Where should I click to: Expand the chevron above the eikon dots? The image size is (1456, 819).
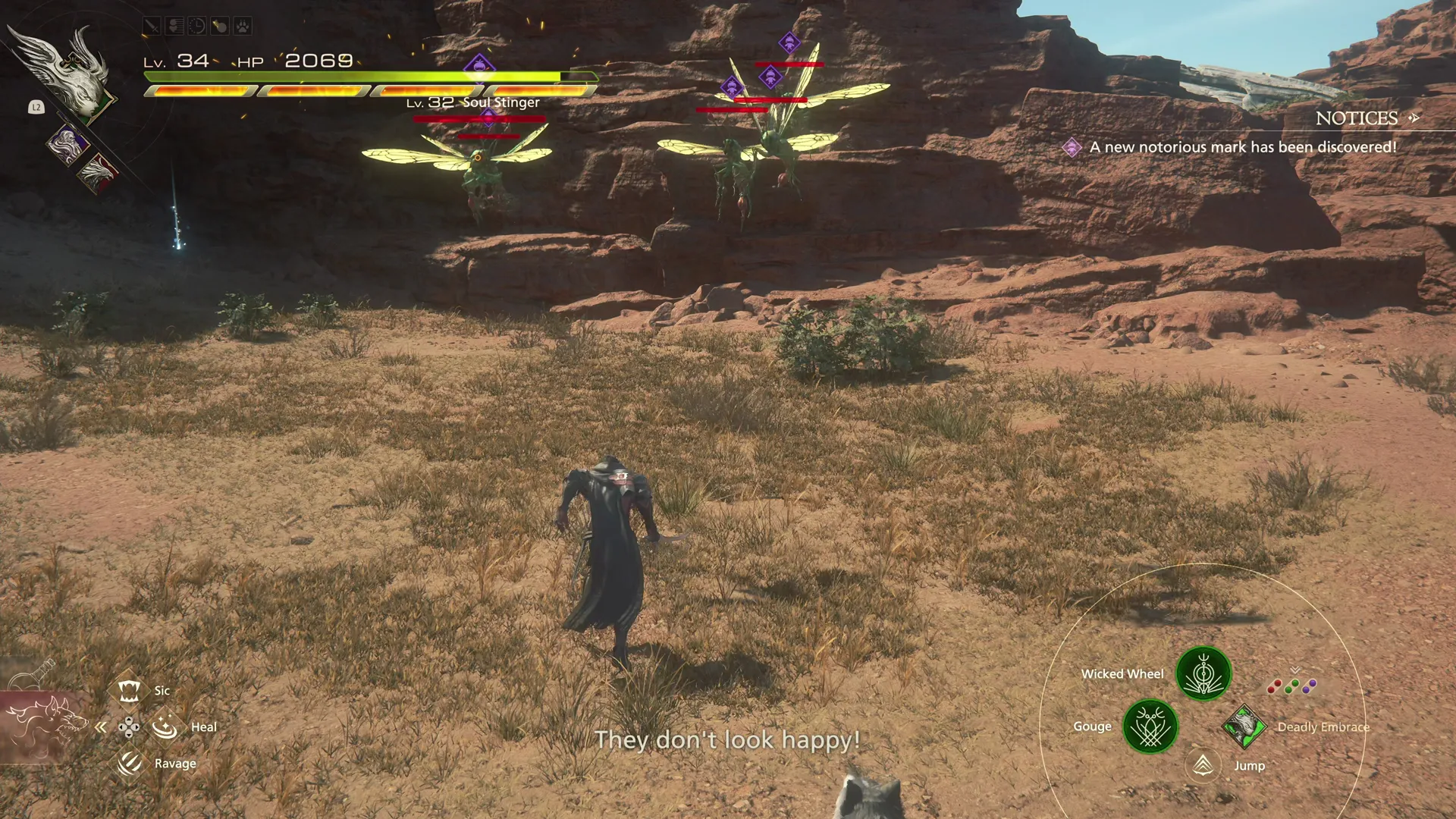[x=1294, y=670]
